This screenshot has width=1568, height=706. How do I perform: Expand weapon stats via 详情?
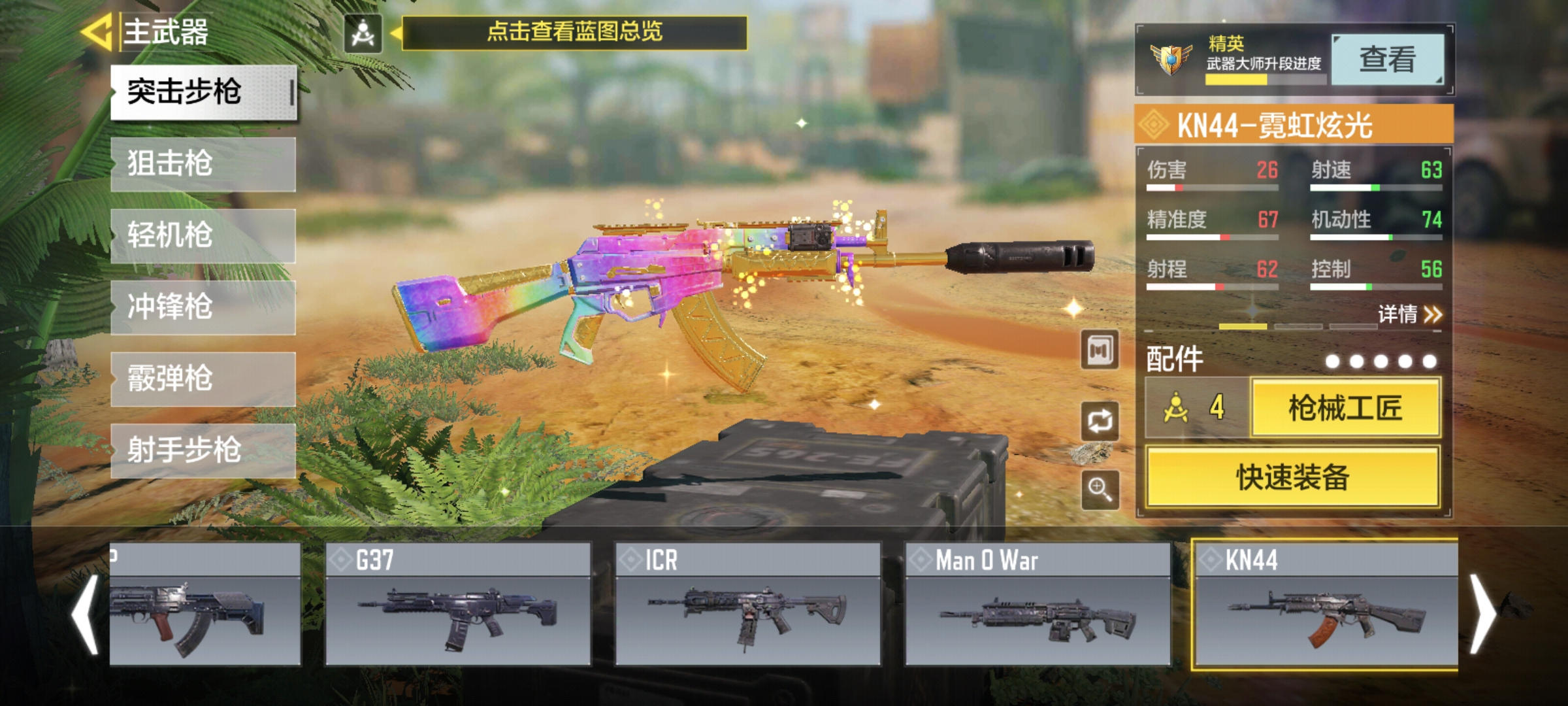tap(1409, 314)
